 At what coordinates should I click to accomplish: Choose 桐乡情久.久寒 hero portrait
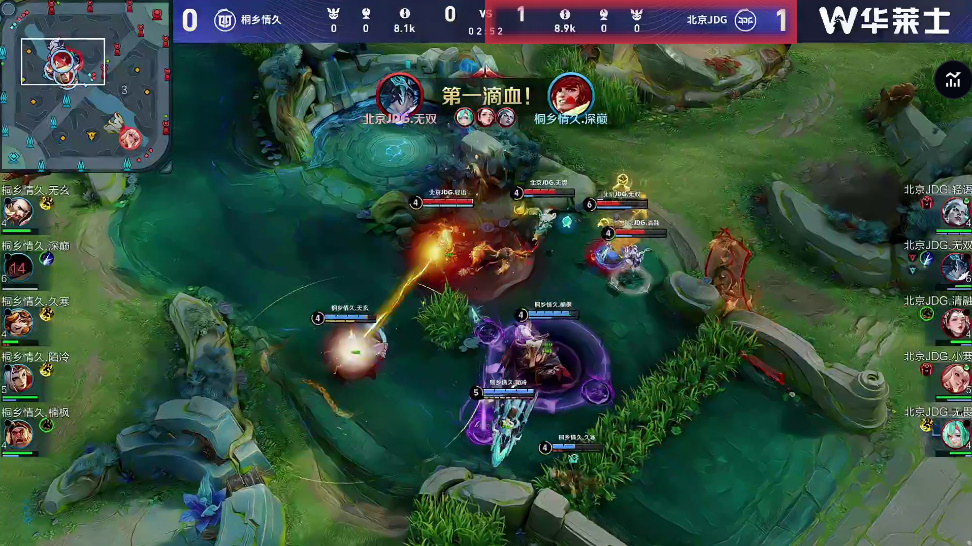(x=17, y=323)
